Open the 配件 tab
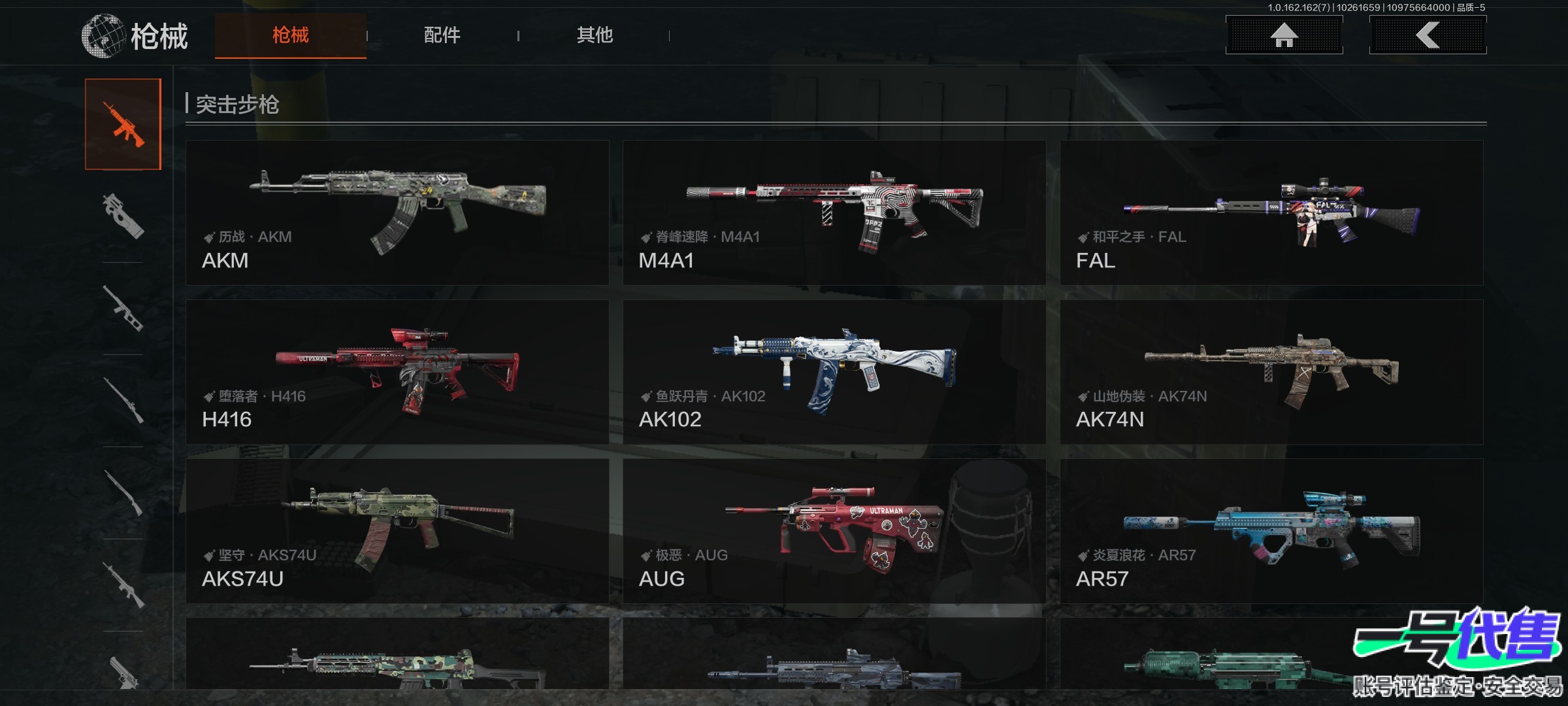1568x706 pixels. tap(442, 35)
